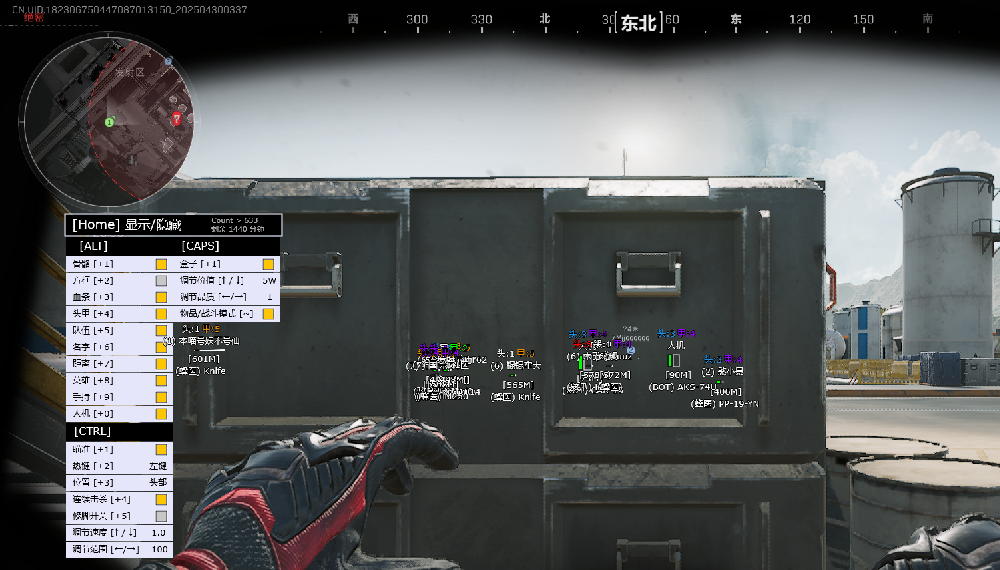Select the red question mark minimap marker
This screenshot has width=1000, height=570.
[177, 119]
